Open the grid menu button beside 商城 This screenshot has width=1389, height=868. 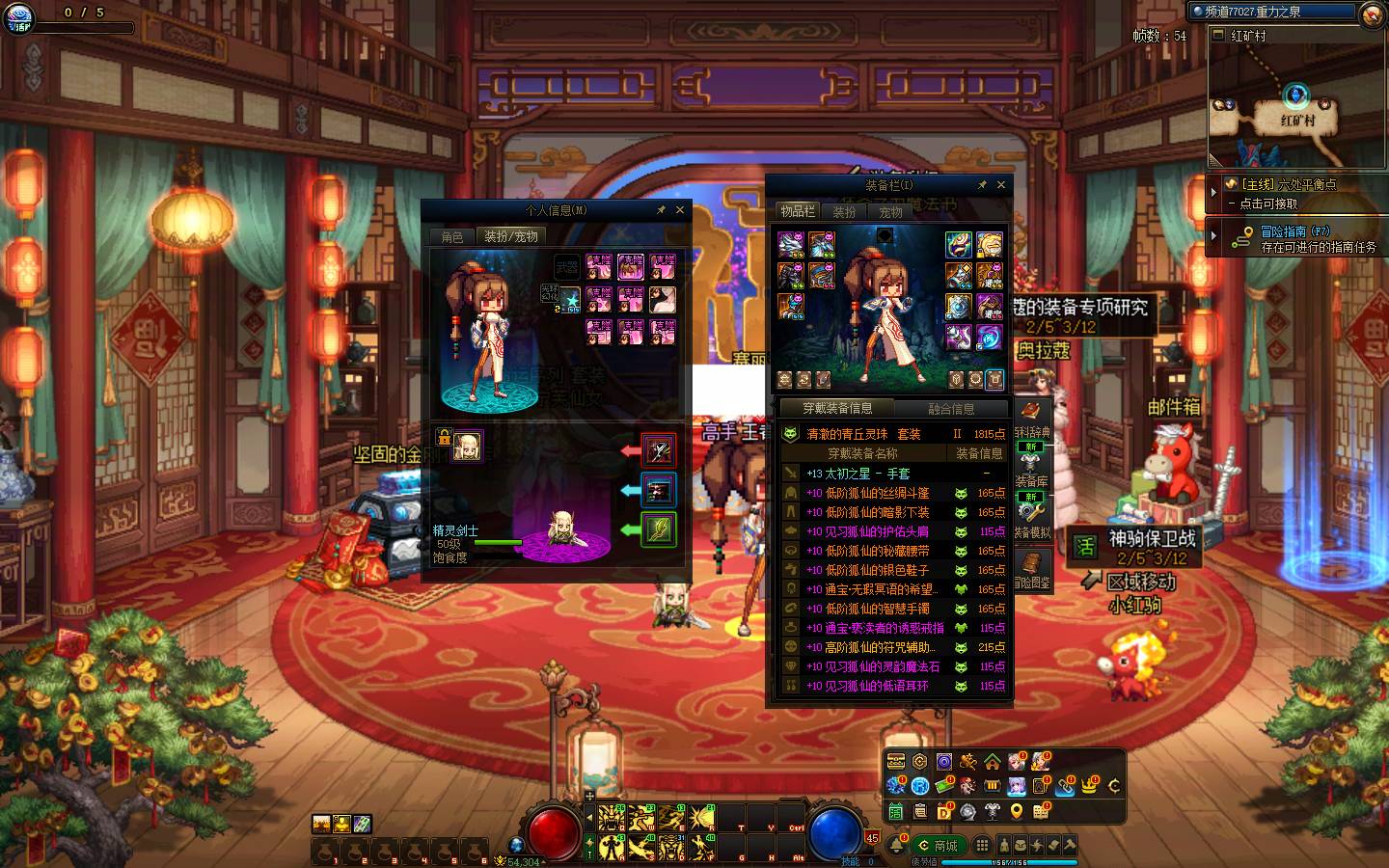tap(982, 846)
